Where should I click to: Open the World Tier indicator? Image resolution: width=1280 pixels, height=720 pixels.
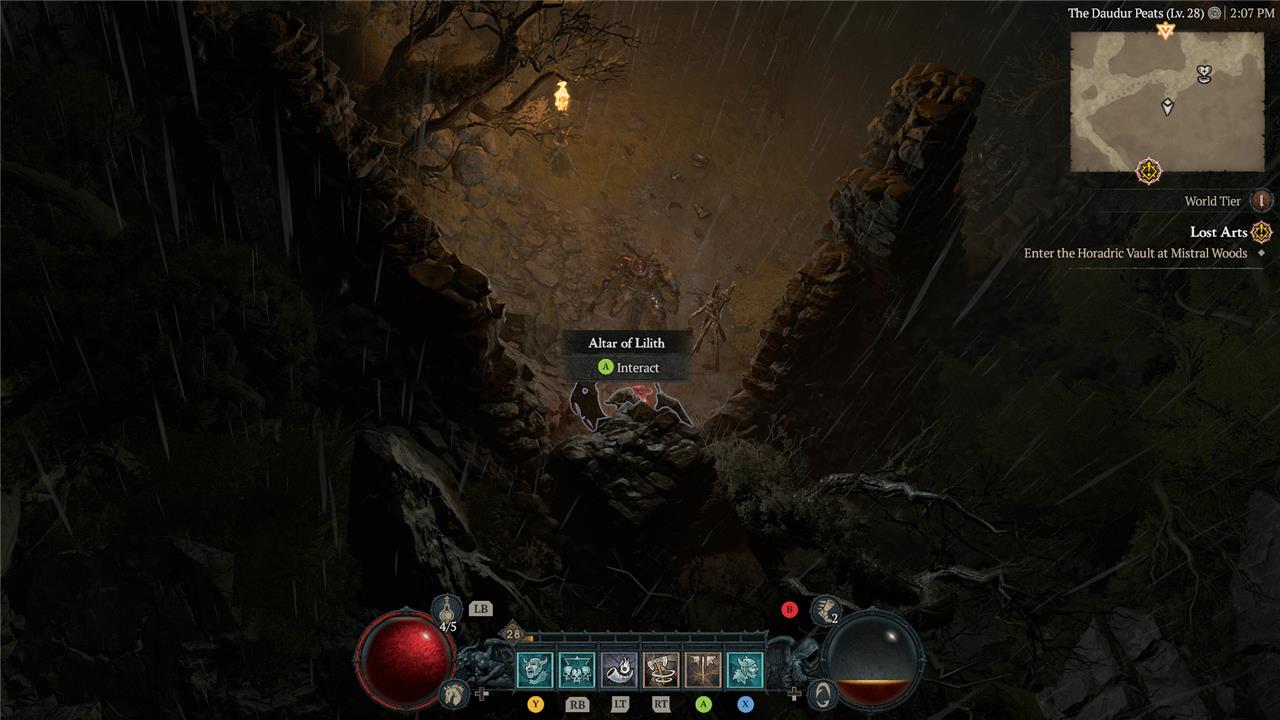tap(1261, 201)
